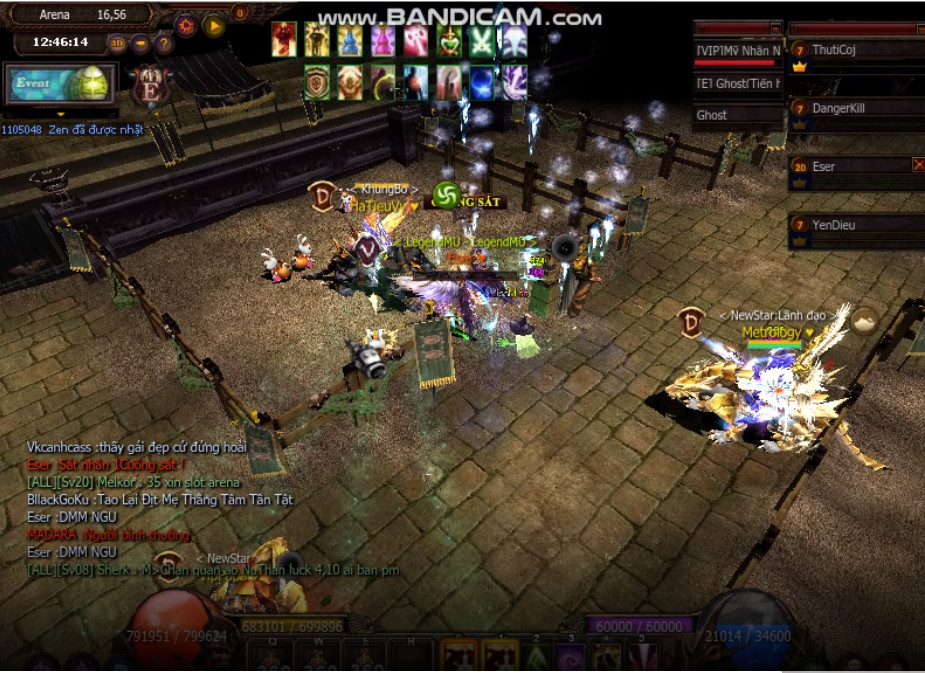
Task: Toggle the 3D view button
Action: 117,43
